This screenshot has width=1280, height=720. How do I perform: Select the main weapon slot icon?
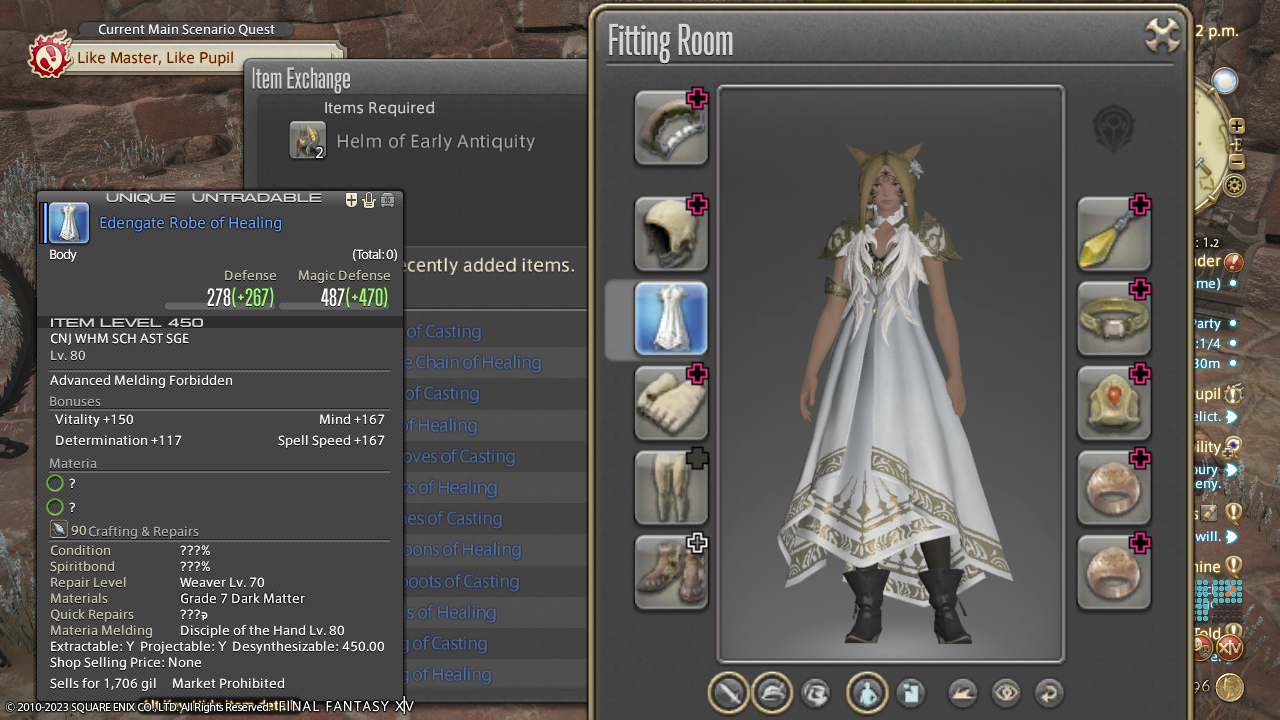(x=671, y=128)
